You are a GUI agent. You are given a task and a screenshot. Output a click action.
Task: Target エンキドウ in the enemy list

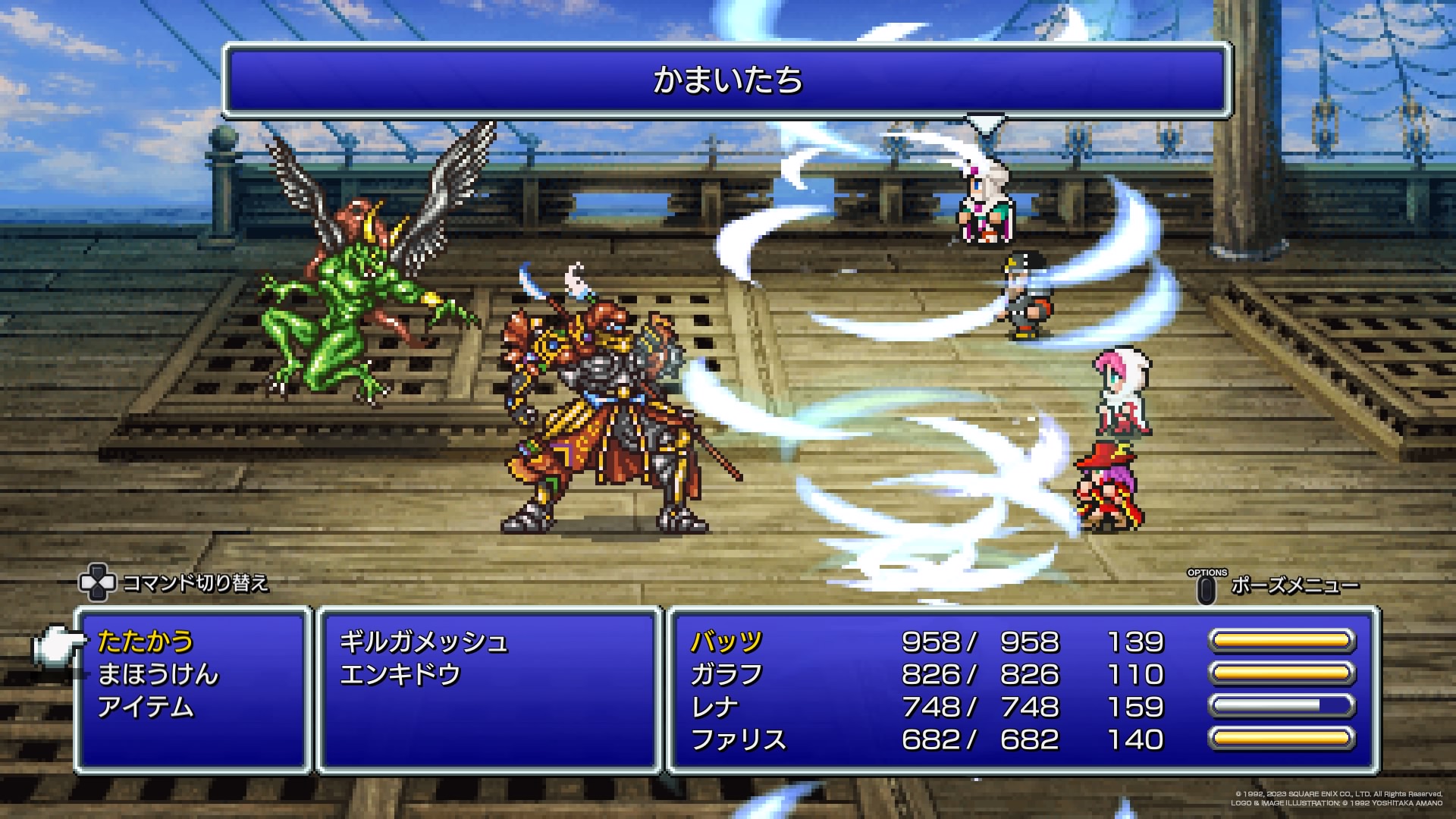coord(400,675)
